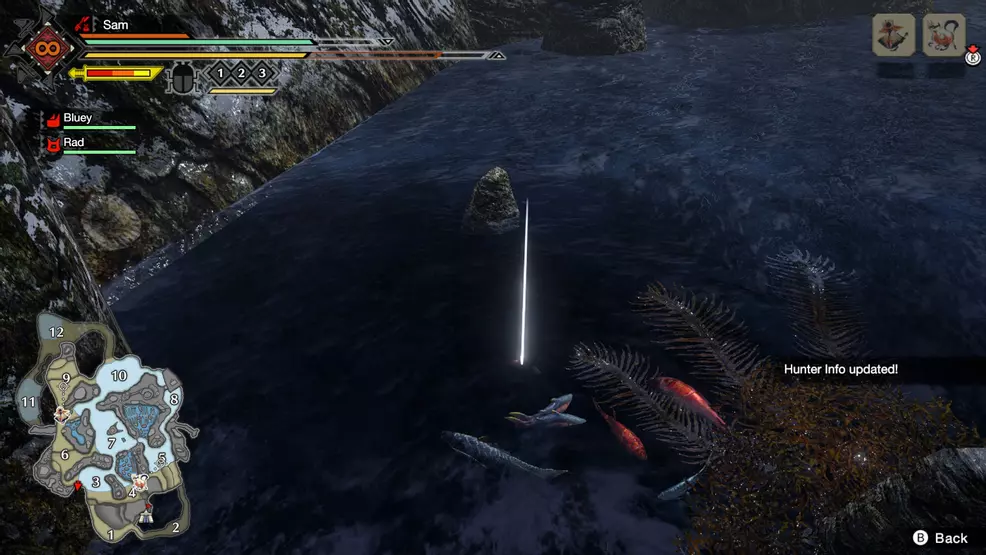Image resolution: width=986 pixels, height=555 pixels.
Task: Select the fanged beast monster icon
Action: click(944, 35)
